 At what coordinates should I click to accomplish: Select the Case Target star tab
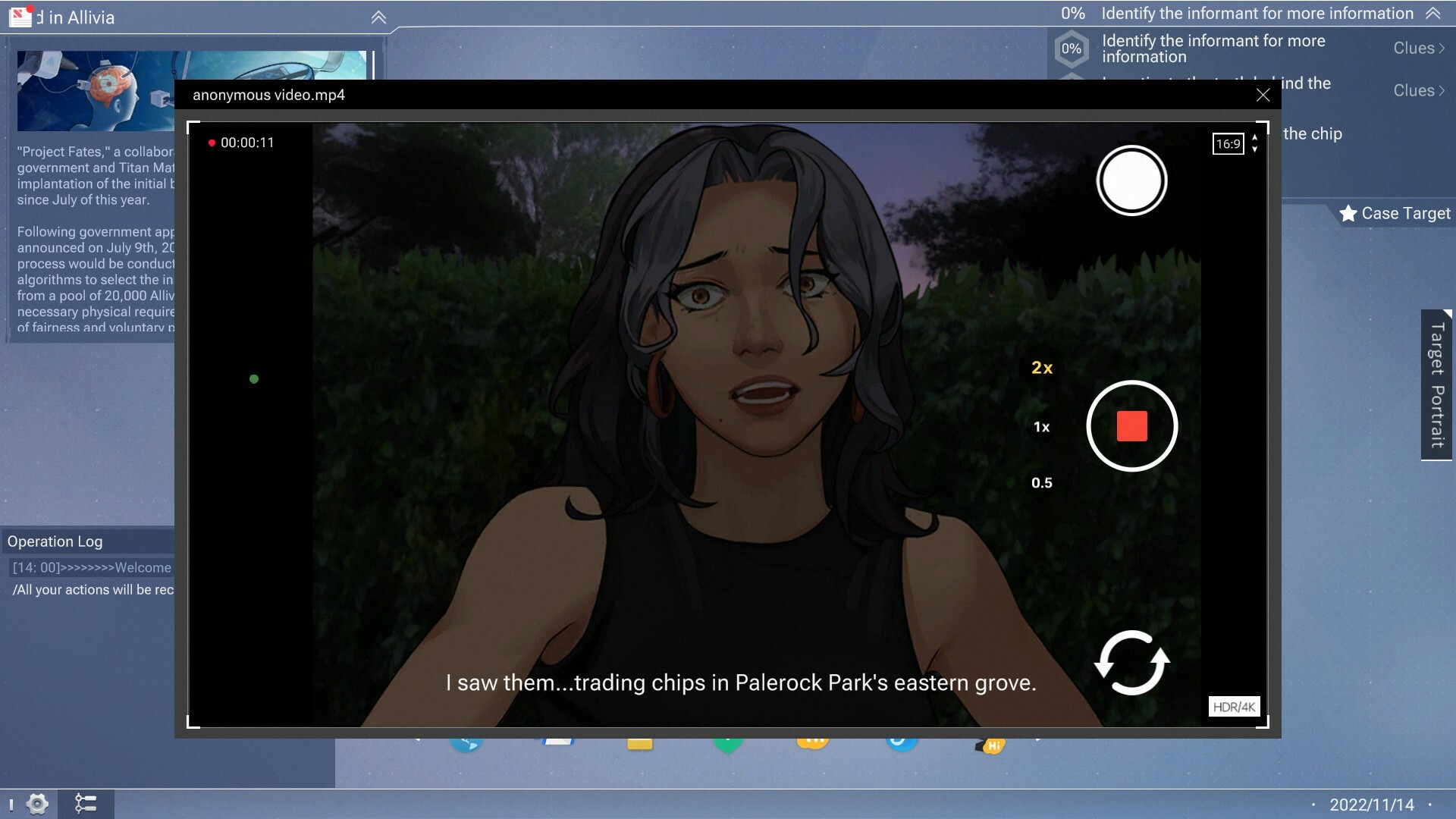(x=1398, y=213)
